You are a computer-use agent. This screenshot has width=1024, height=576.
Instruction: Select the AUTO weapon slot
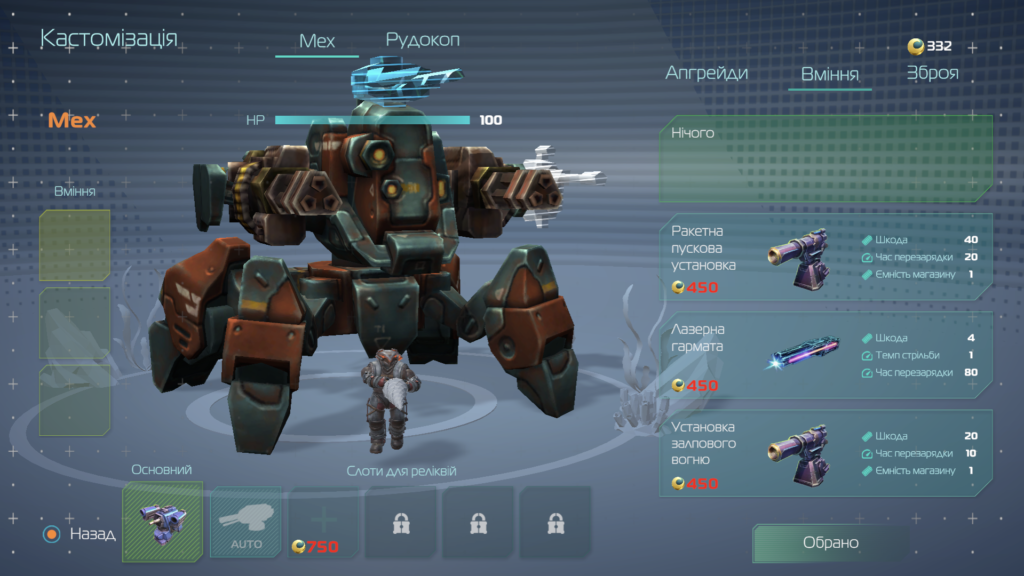pos(246,522)
